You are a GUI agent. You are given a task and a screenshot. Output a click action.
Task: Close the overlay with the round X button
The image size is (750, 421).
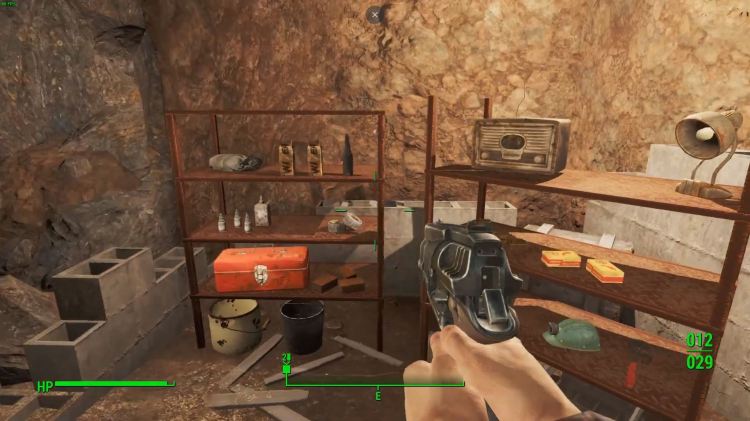point(374,15)
